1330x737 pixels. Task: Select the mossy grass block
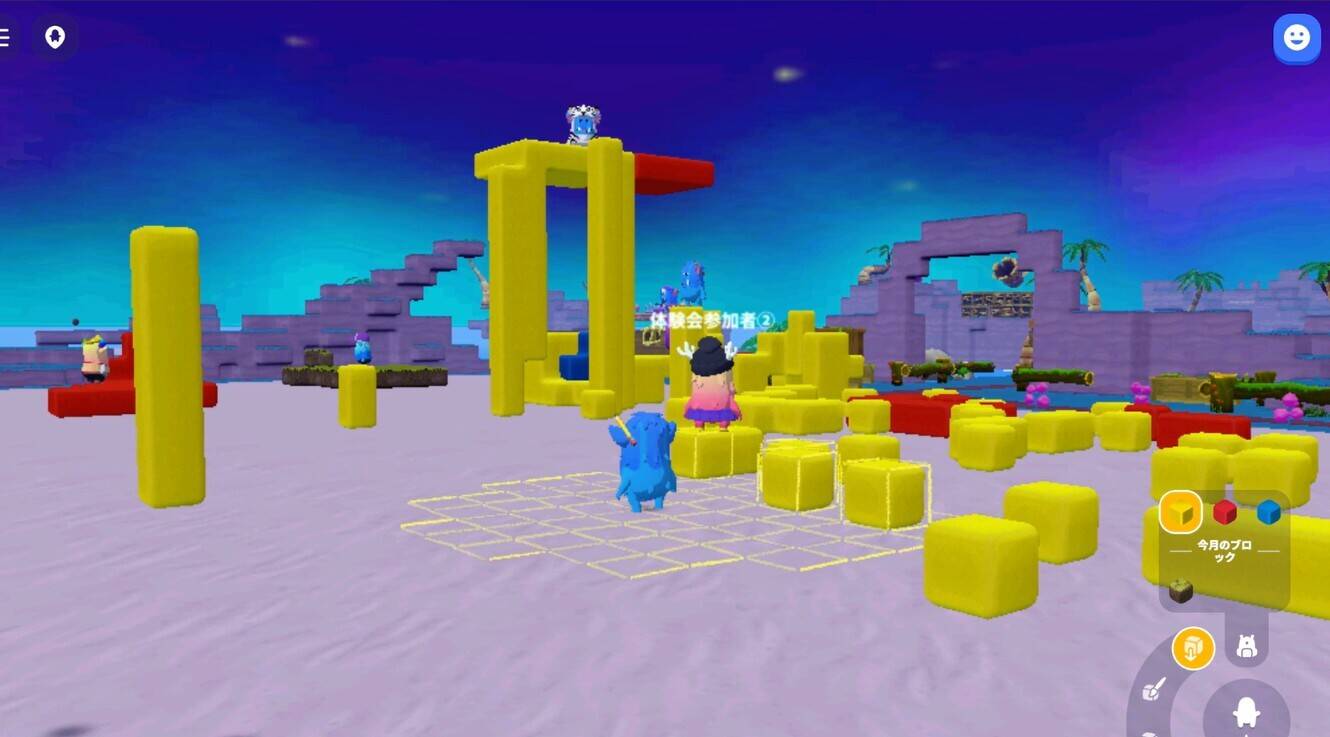1179,590
